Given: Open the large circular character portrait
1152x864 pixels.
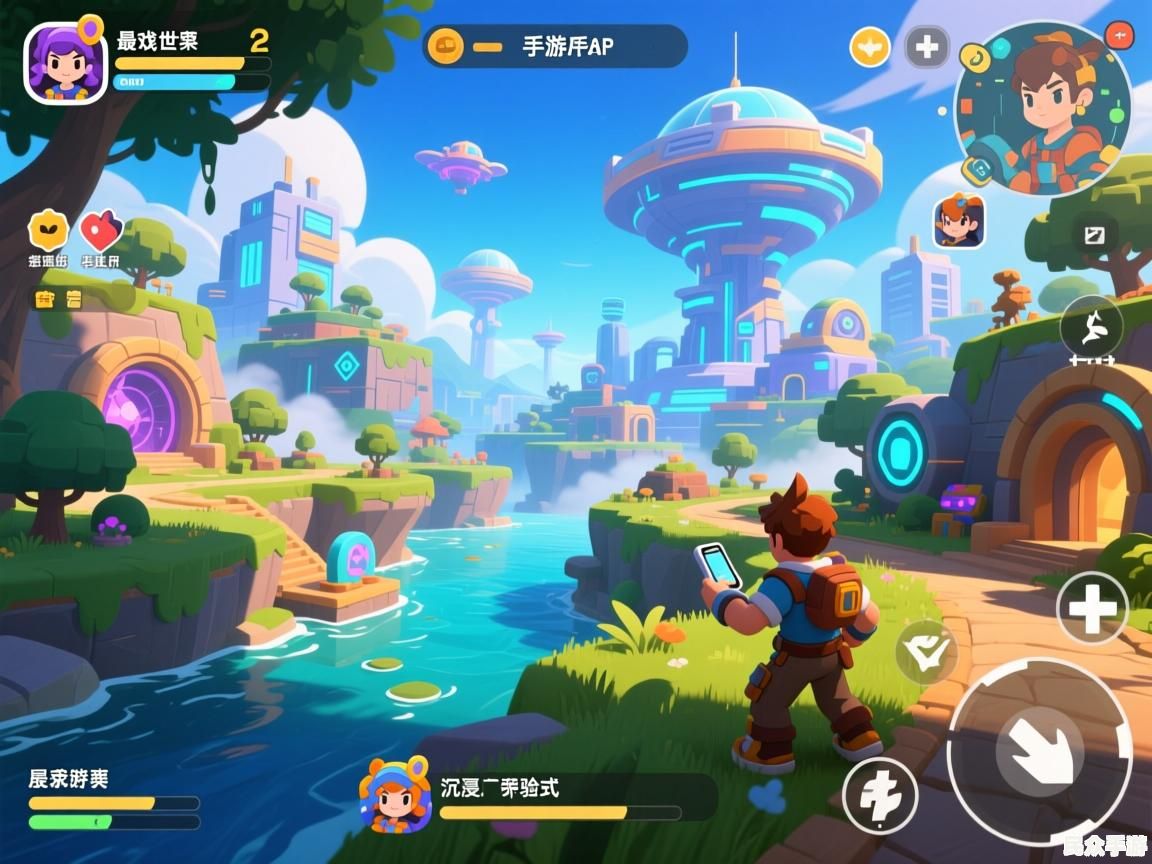Looking at the screenshot, I should 1043,106.
